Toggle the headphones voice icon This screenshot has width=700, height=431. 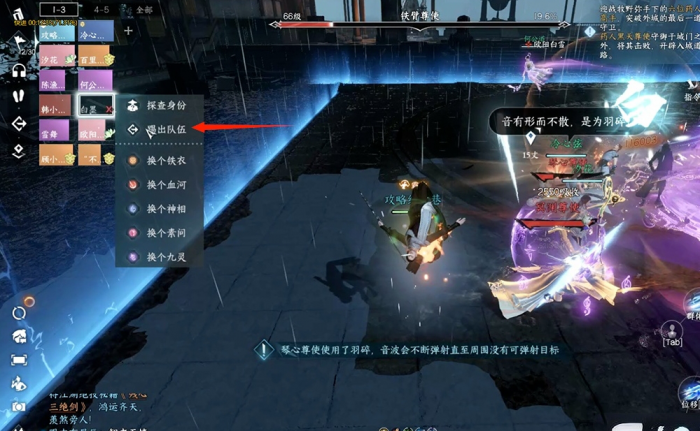pyautogui.click(x=19, y=70)
